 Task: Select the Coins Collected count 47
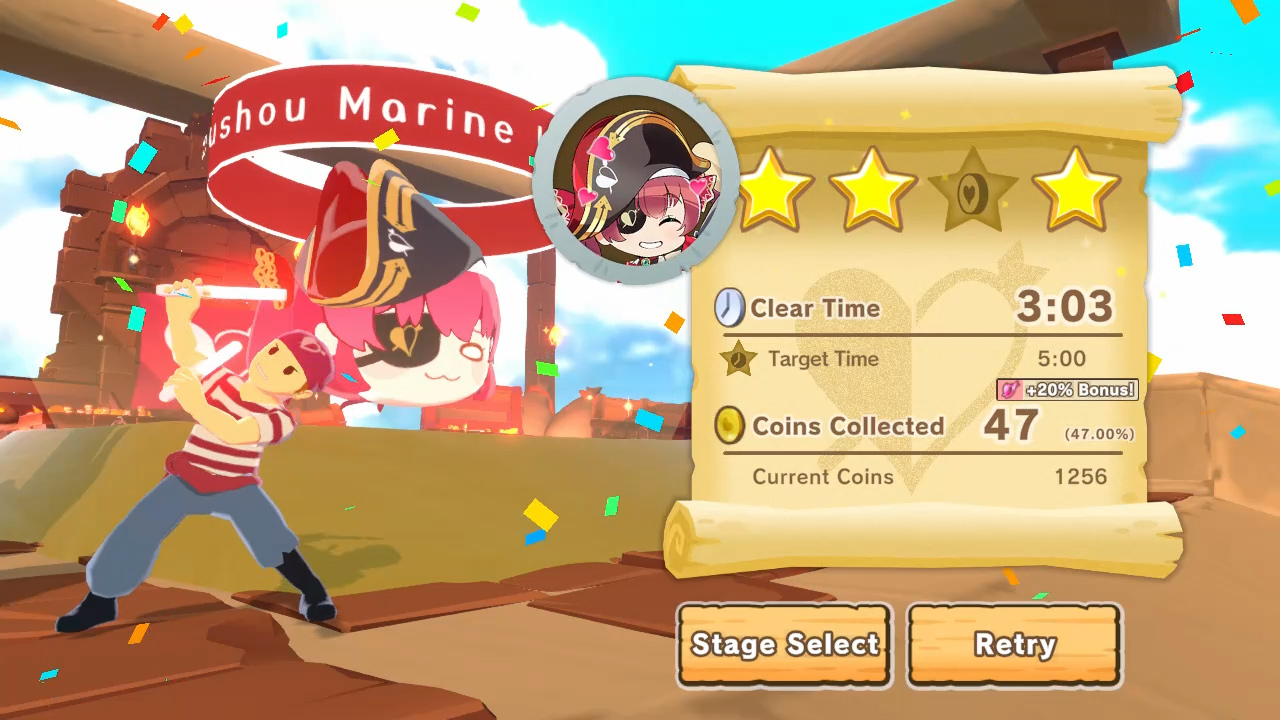click(x=1010, y=426)
